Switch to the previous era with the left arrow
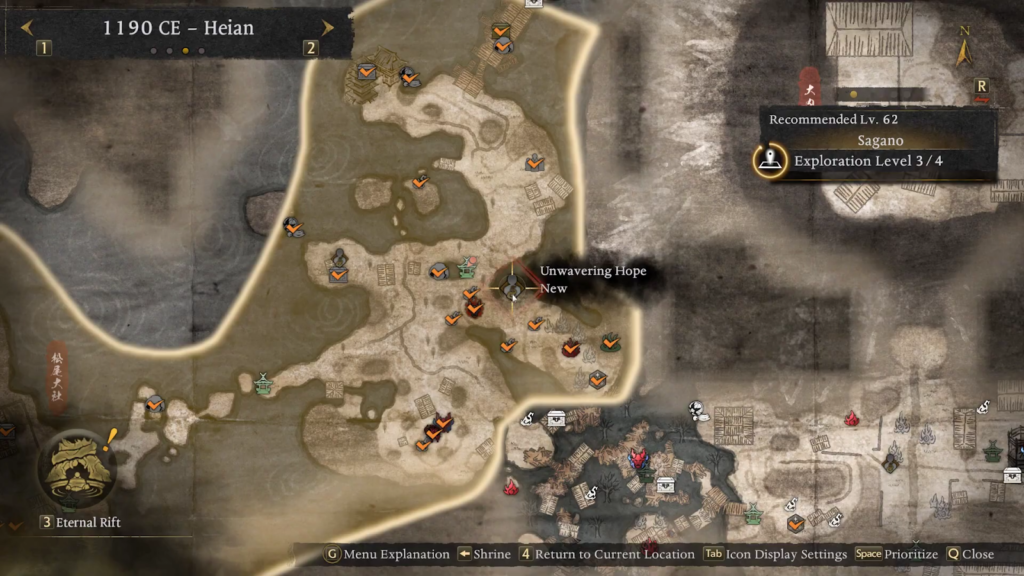1024x576 pixels. [x=26, y=28]
